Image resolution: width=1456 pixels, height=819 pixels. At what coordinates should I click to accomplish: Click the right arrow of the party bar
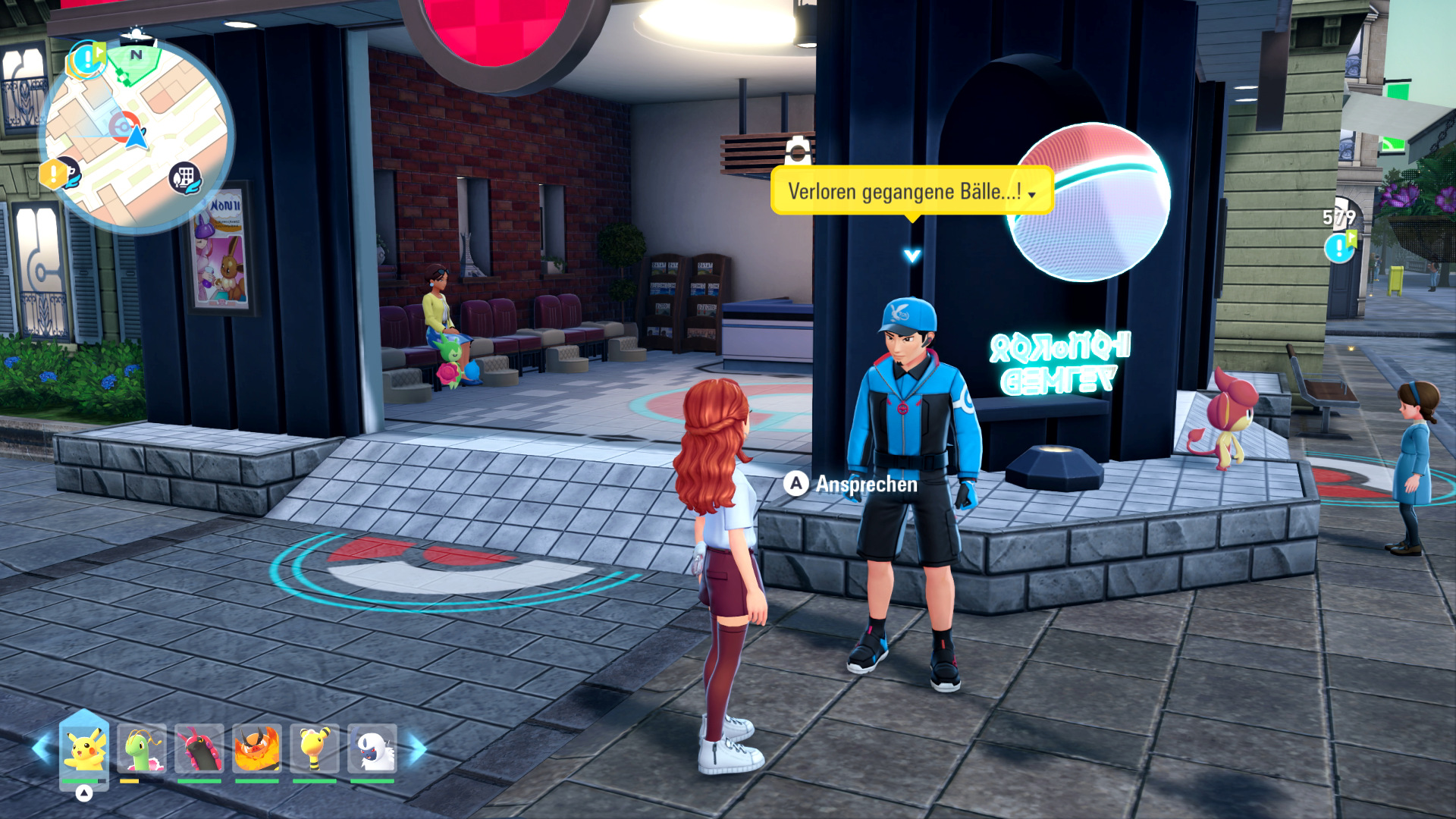click(418, 749)
